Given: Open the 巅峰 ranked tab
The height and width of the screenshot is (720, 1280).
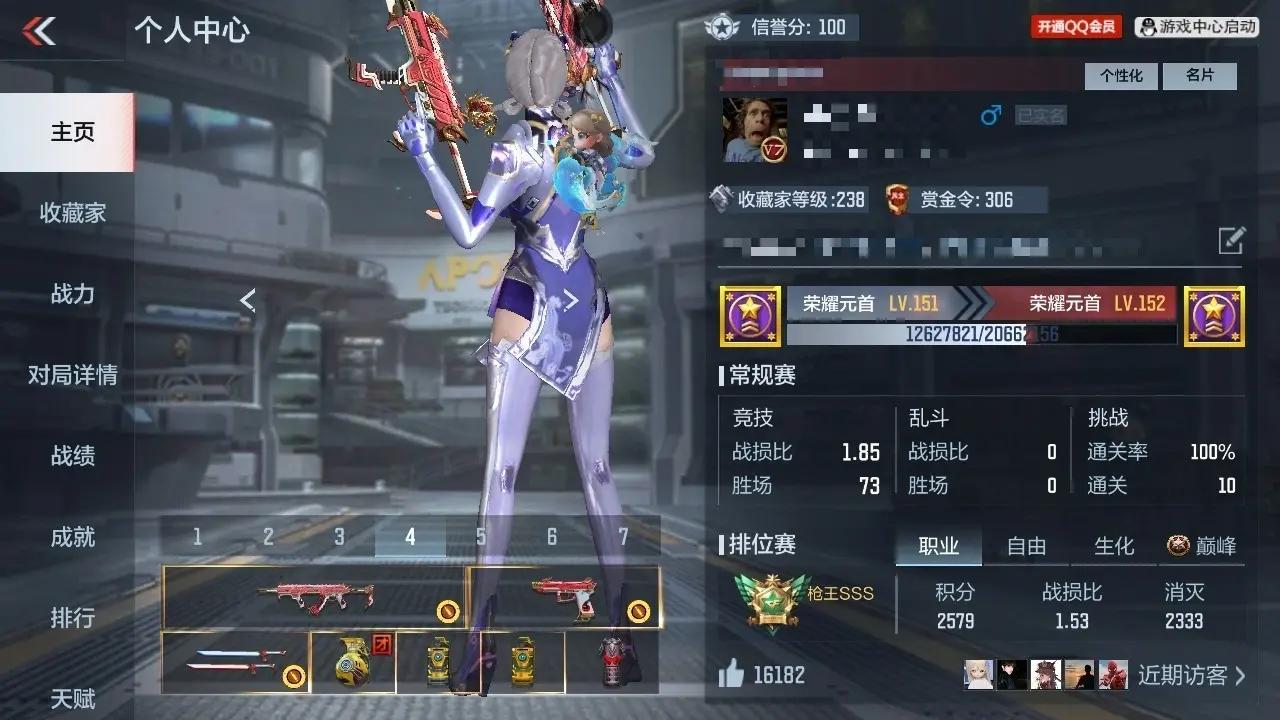Looking at the screenshot, I should pyautogui.click(x=1202, y=546).
